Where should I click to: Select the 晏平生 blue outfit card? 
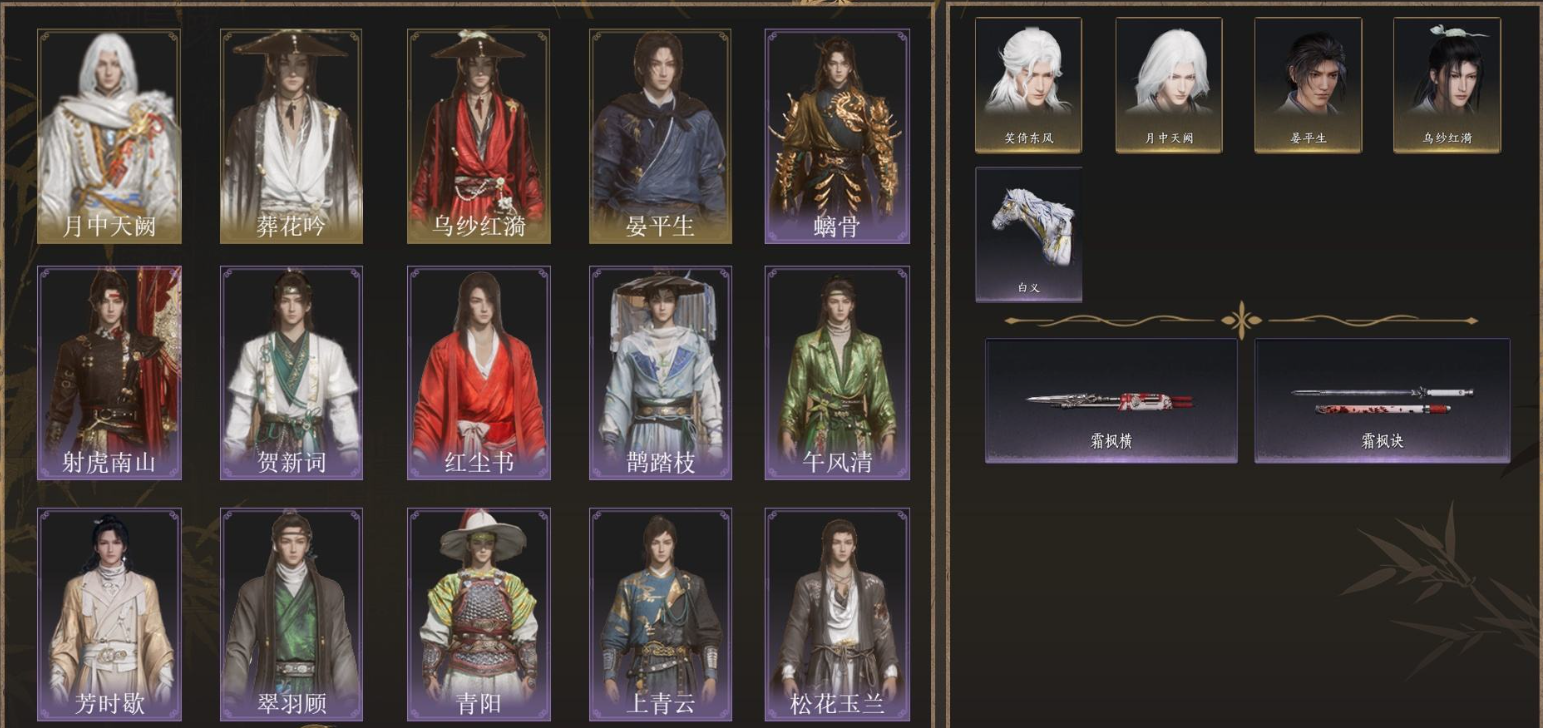(x=659, y=136)
